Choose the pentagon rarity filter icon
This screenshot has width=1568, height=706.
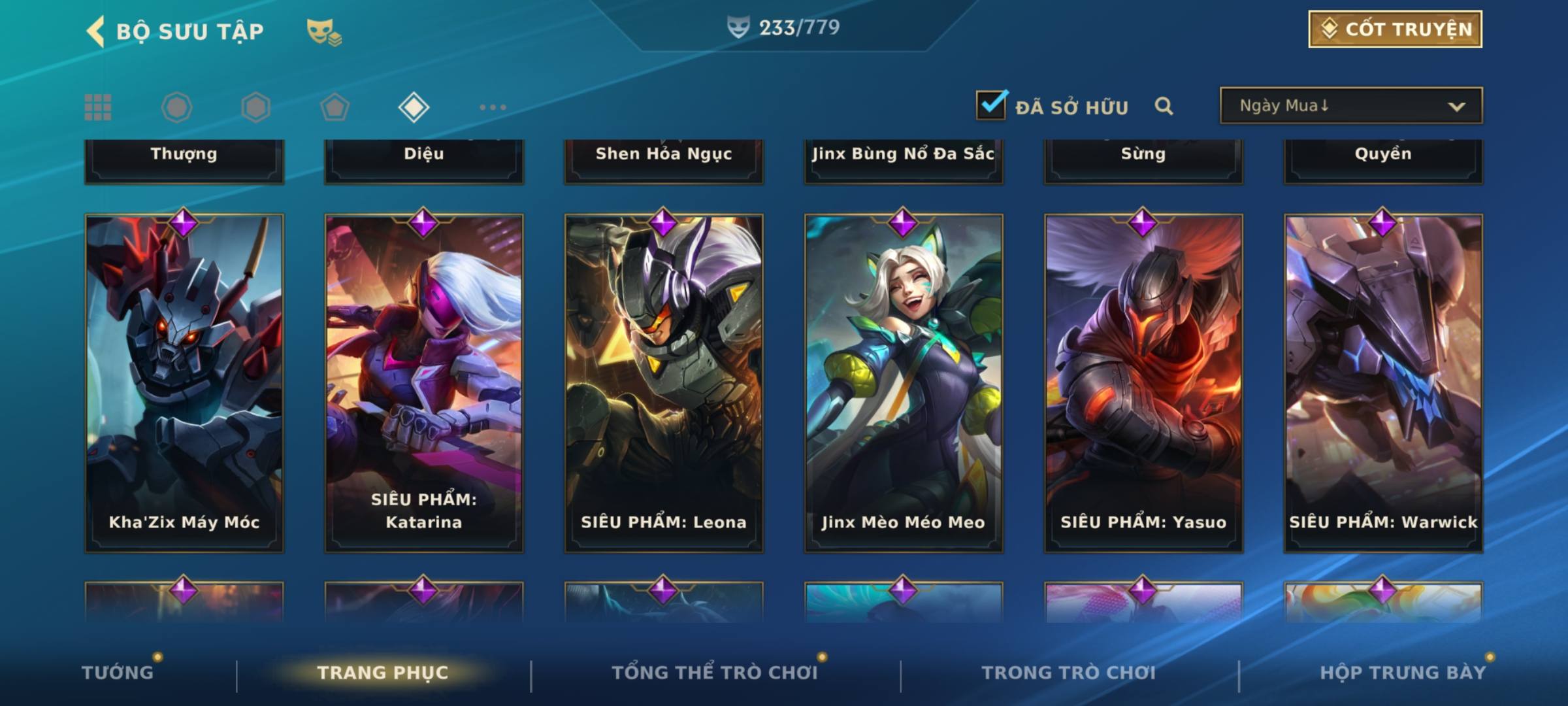click(335, 107)
